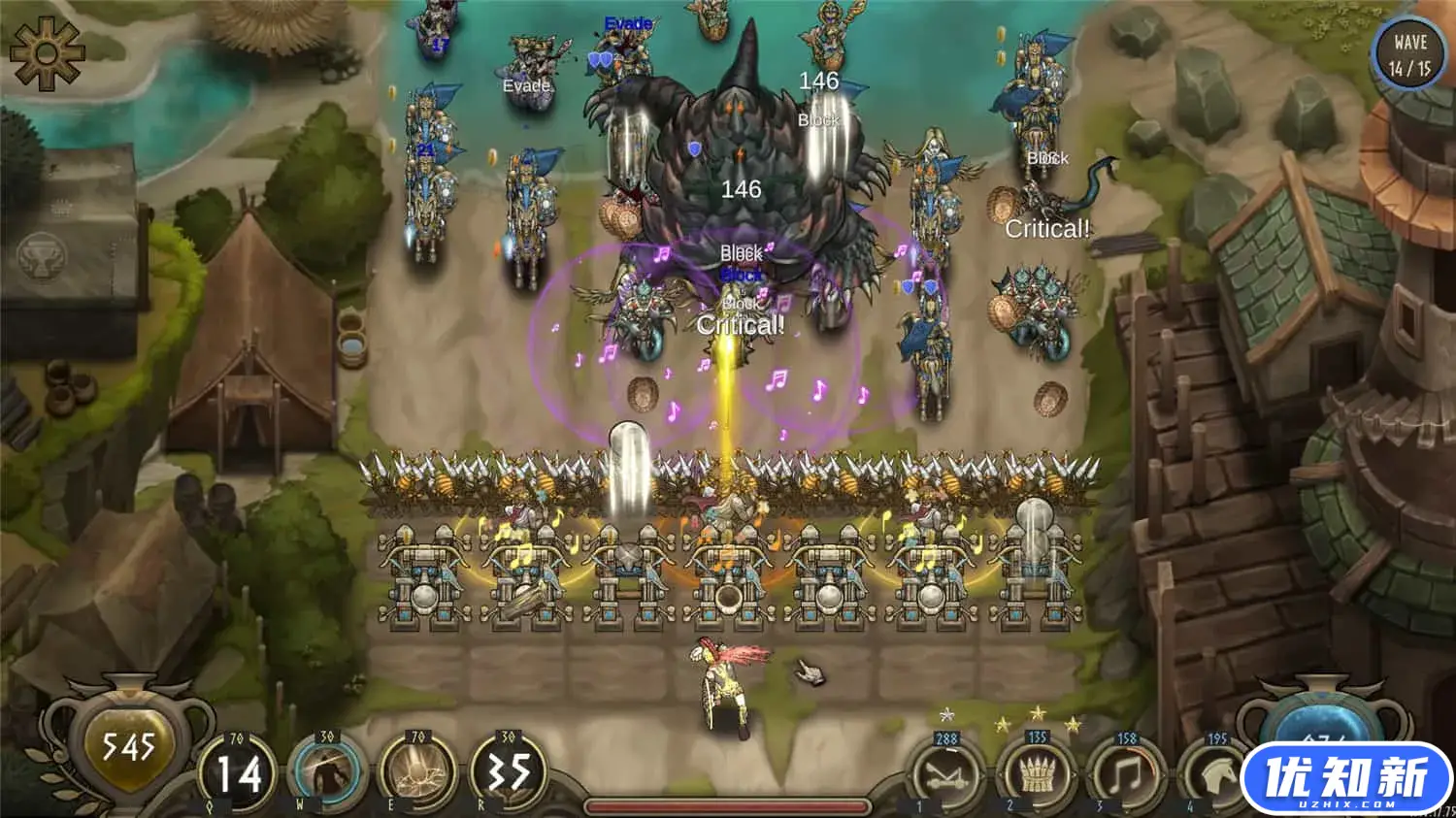Image resolution: width=1456 pixels, height=818 pixels.
Task: Pick the music note unit costing 158
Action: (x=1126, y=777)
